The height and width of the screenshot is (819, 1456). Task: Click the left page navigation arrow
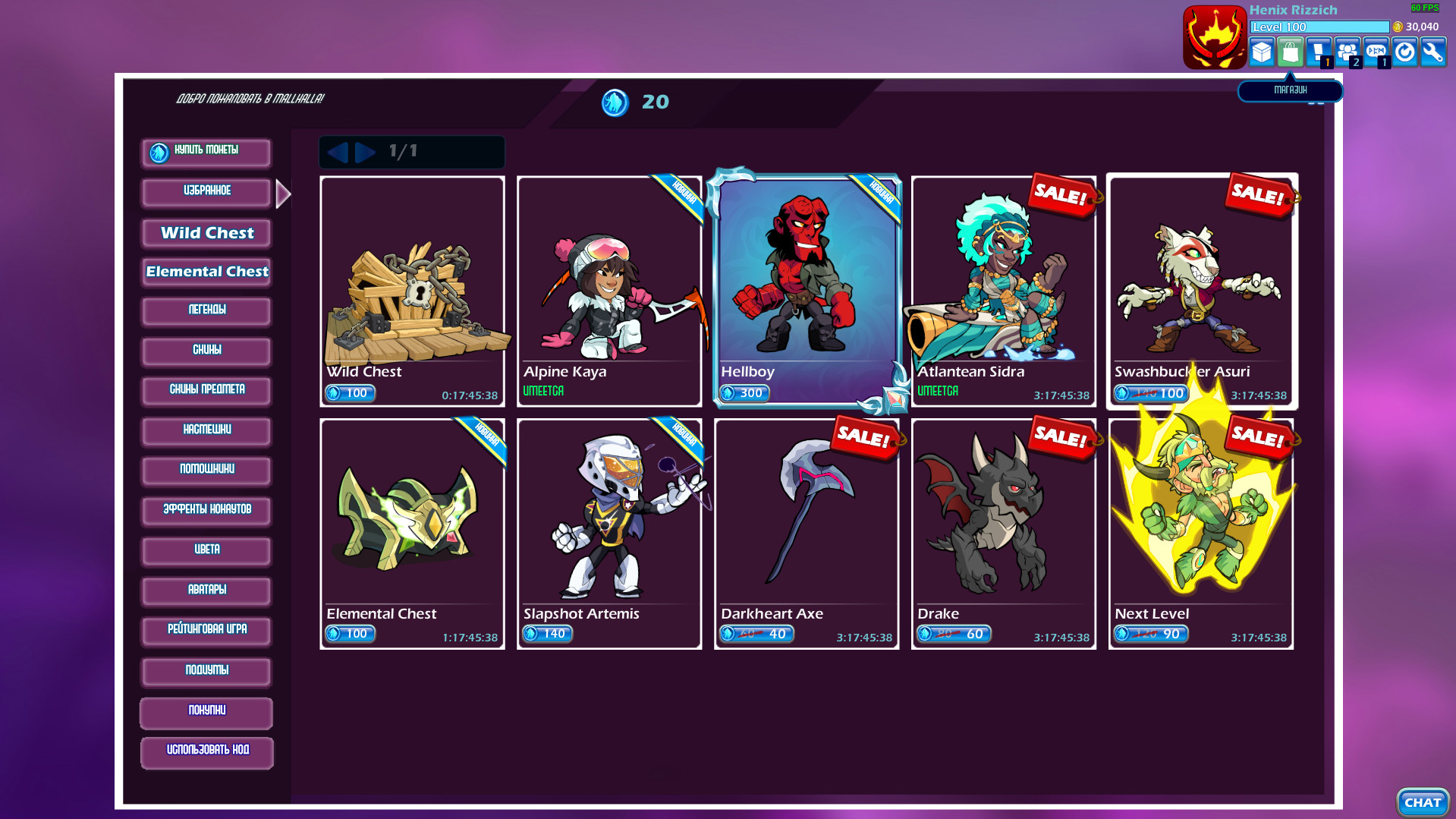[x=341, y=152]
